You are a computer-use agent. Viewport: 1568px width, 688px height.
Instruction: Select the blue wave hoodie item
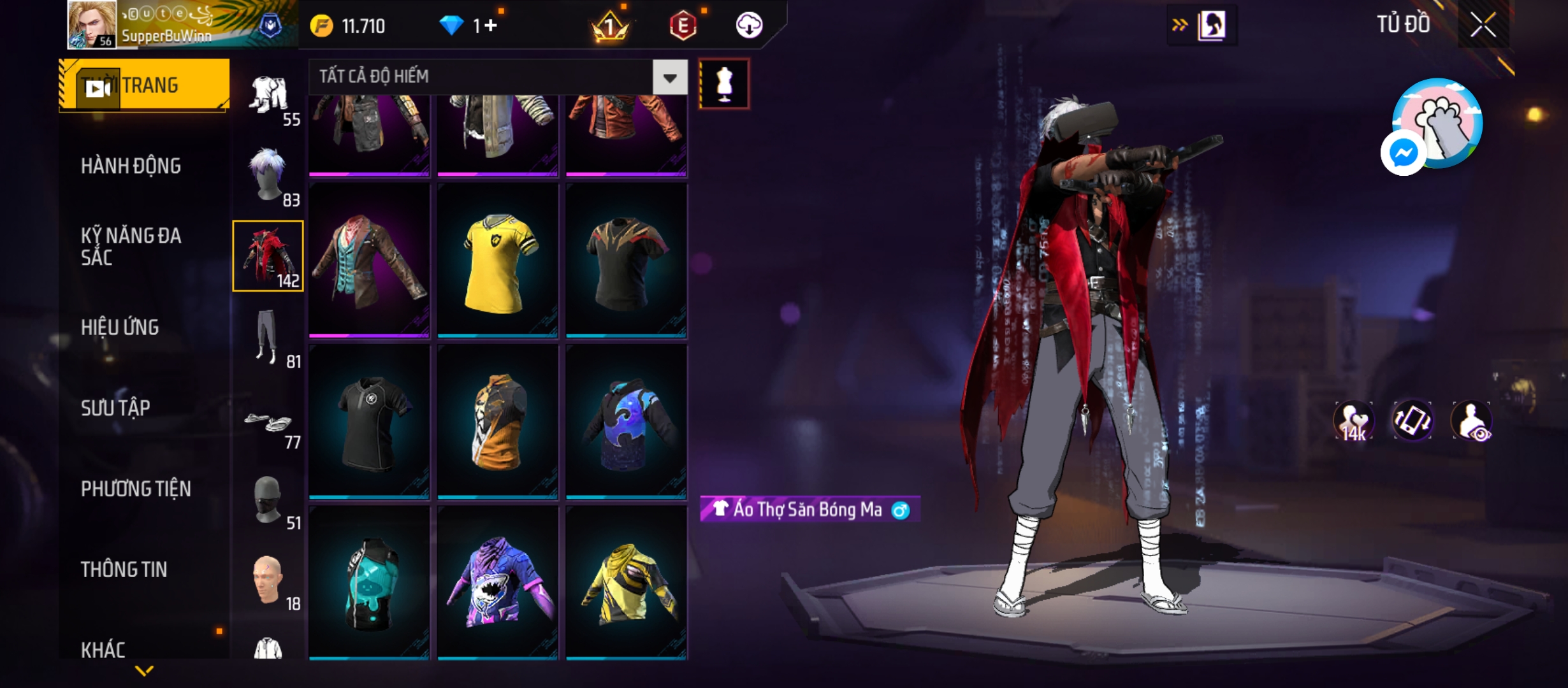coord(626,423)
